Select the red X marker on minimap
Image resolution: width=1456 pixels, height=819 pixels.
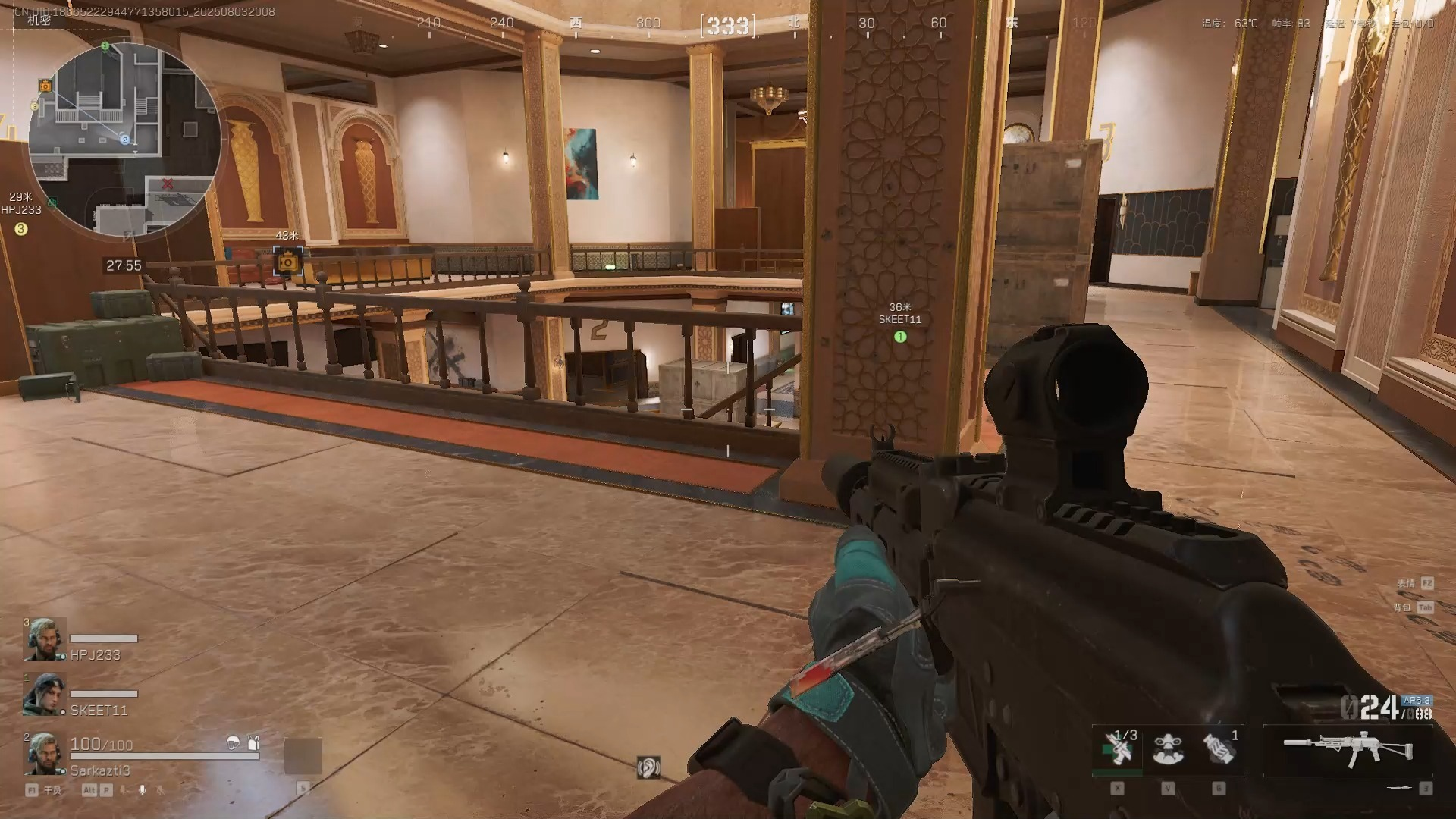tap(168, 184)
